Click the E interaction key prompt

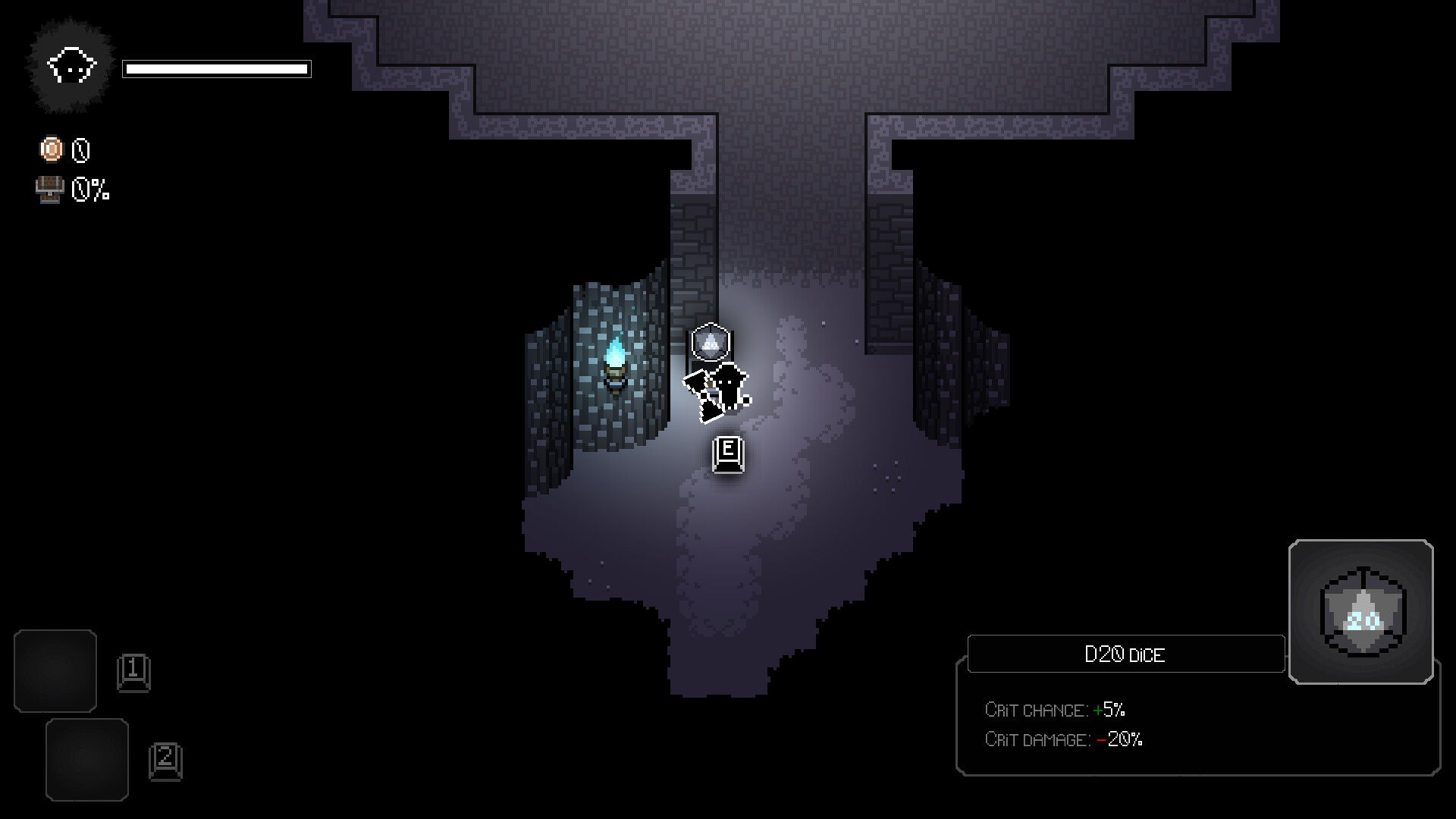pos(726,453)
